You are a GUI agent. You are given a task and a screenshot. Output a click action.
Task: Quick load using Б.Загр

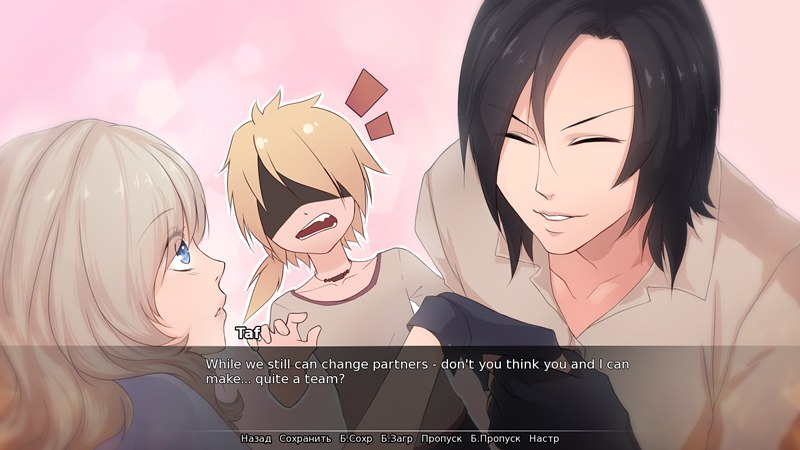click(397, 439)
